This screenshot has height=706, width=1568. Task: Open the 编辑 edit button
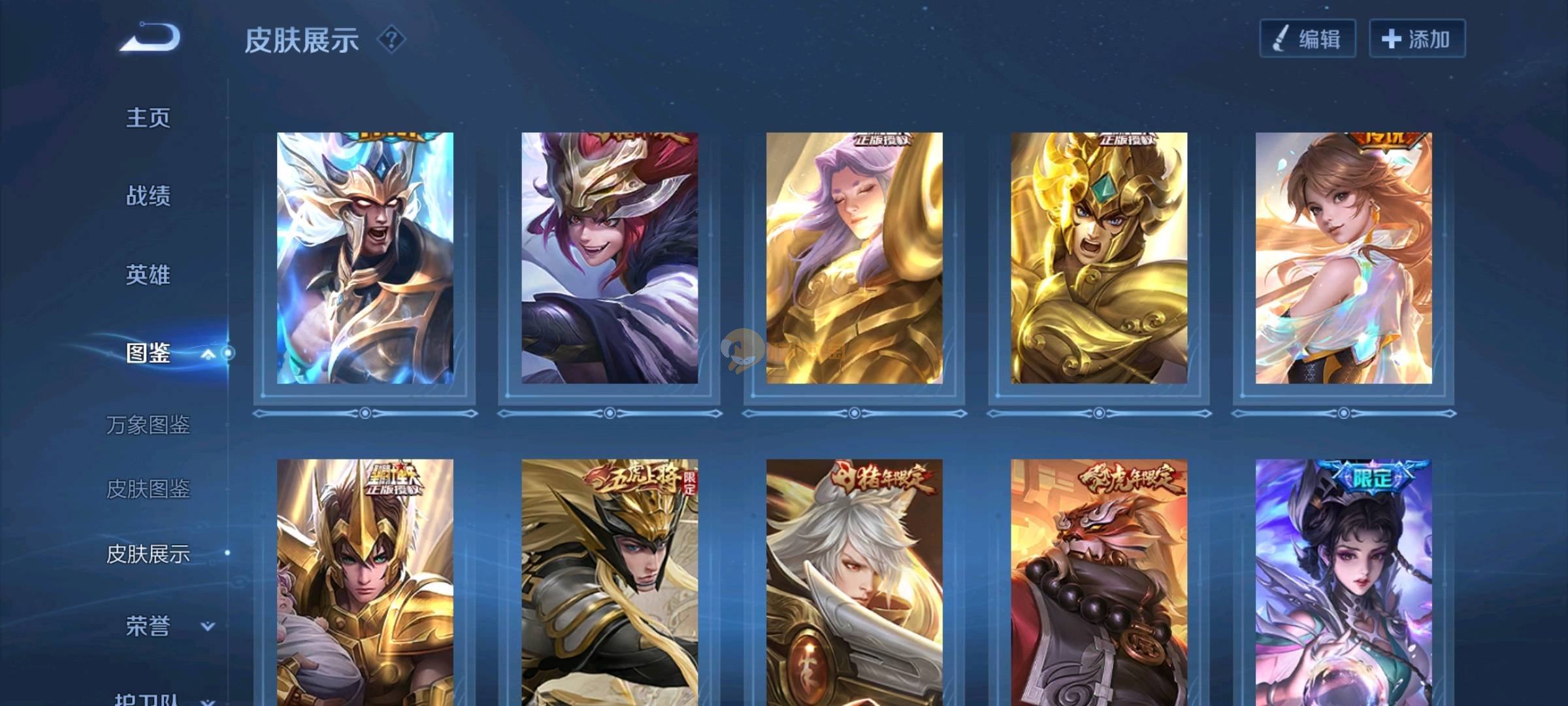tap(1307, 39)
